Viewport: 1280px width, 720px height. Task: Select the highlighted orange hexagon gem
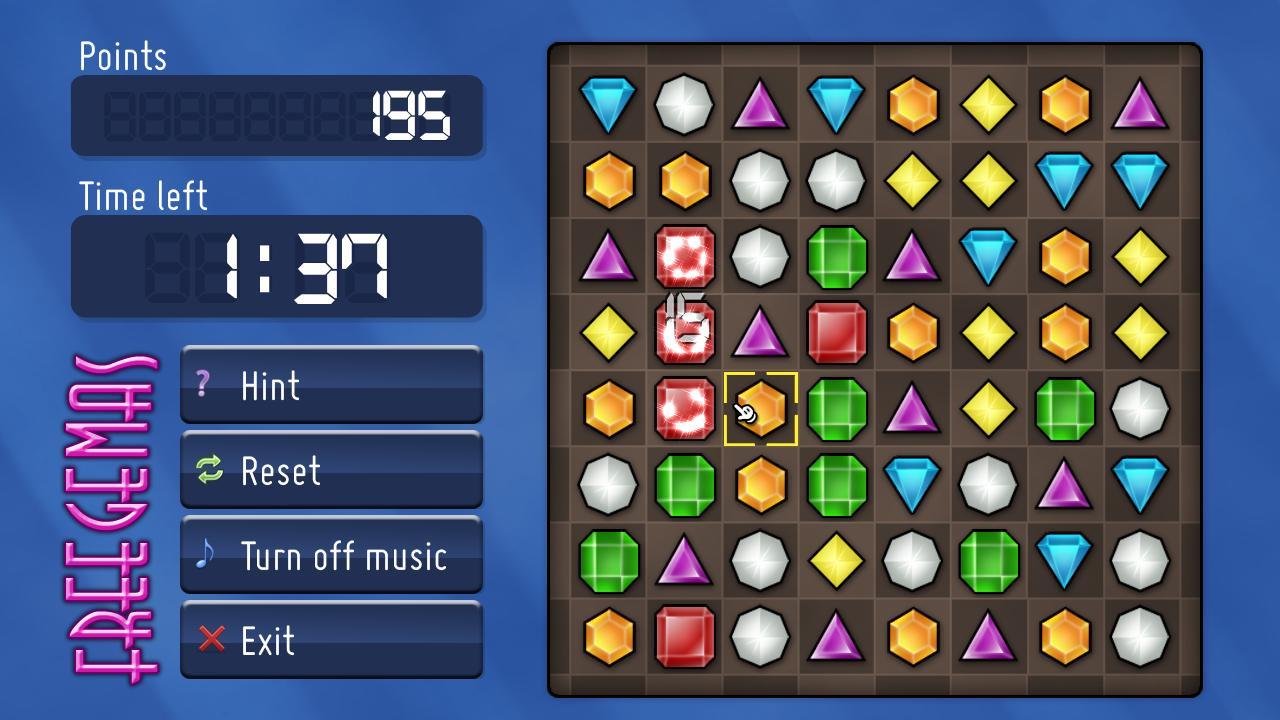coord(761,408)
